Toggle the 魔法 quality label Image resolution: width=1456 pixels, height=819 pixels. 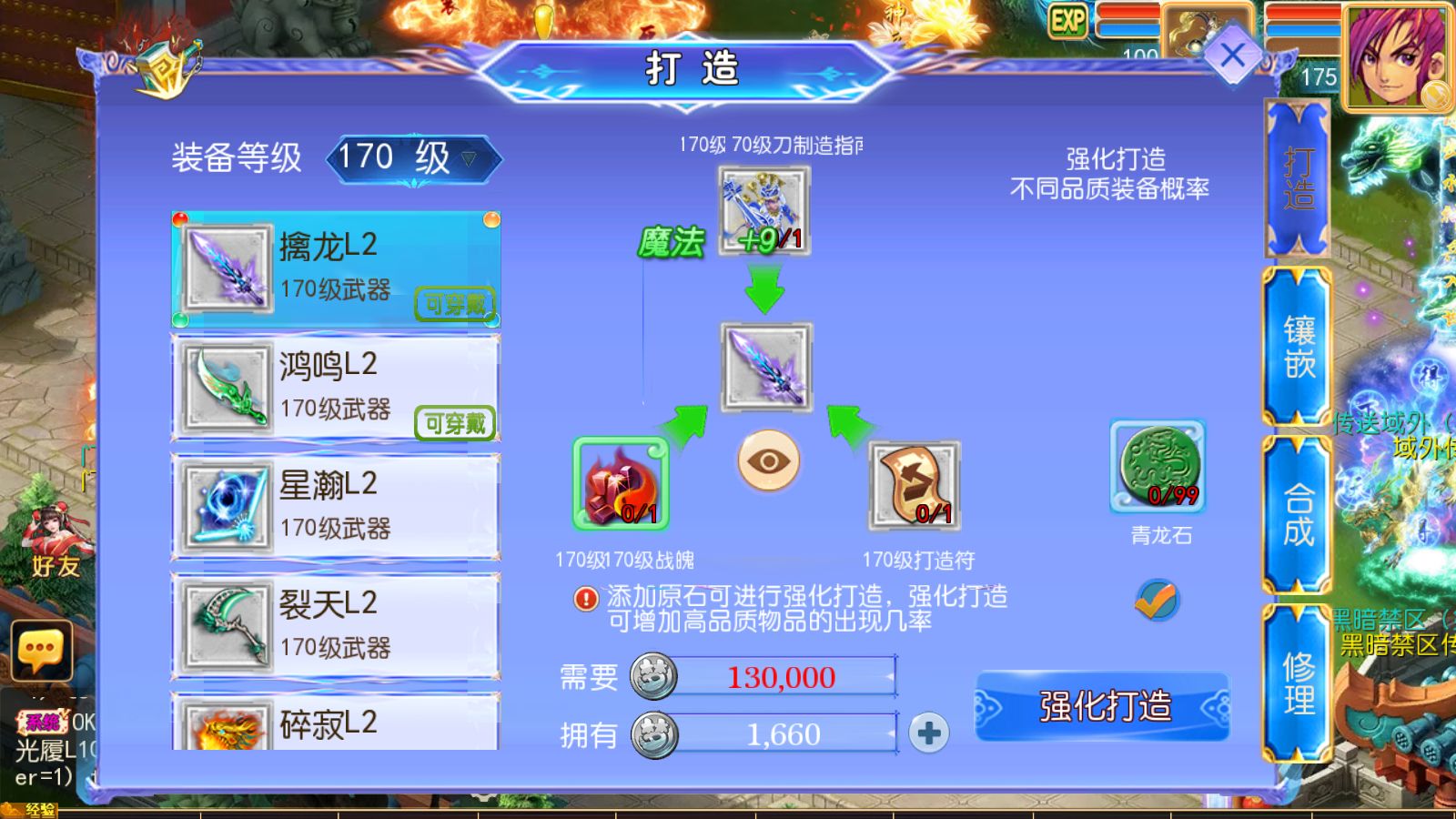tap(672, 241)
